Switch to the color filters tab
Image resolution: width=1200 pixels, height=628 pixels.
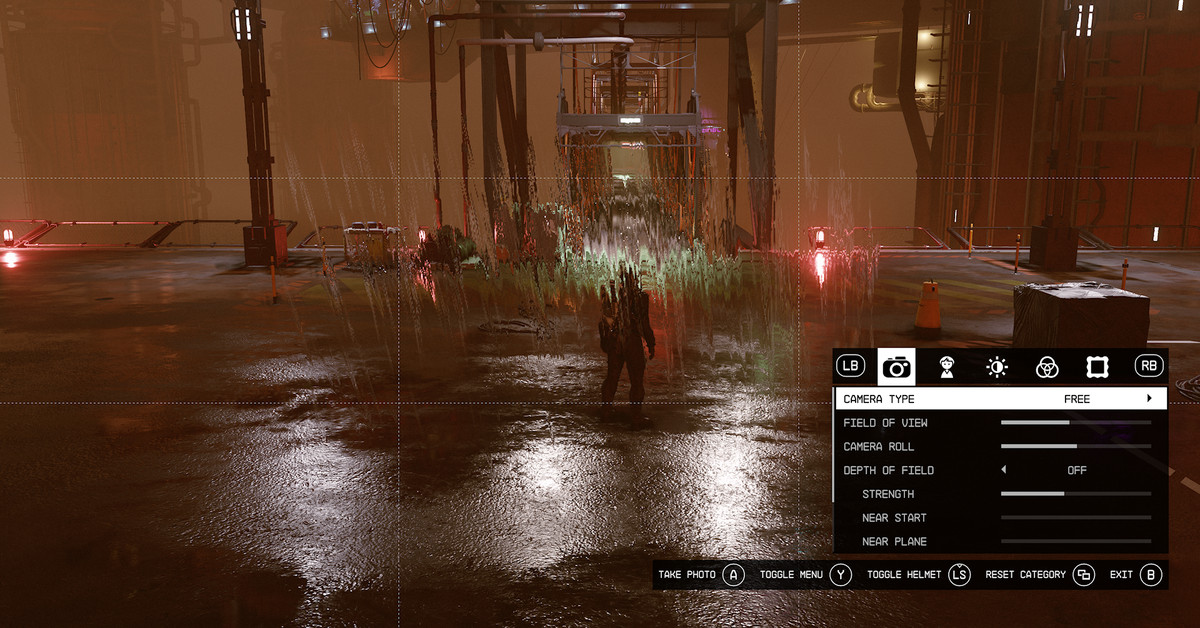pyautogui.click(x=1047, y=367)
